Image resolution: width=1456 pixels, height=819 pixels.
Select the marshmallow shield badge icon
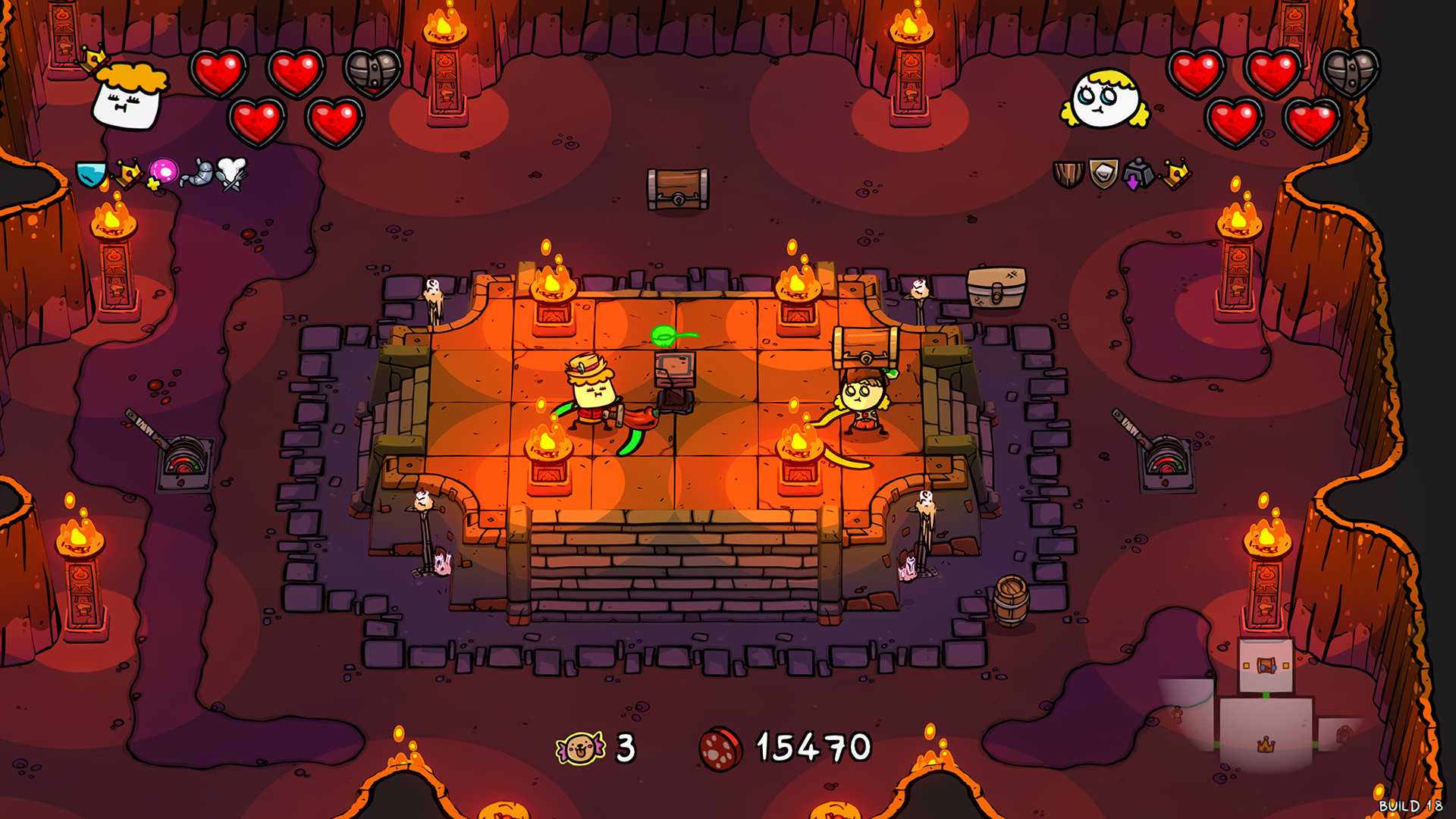point(1103,173)
